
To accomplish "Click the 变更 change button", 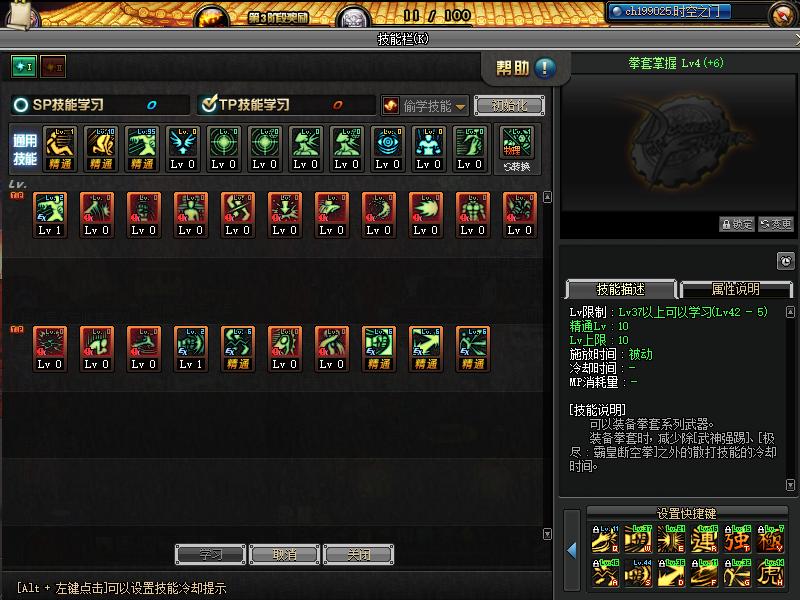I will [776, 225].
